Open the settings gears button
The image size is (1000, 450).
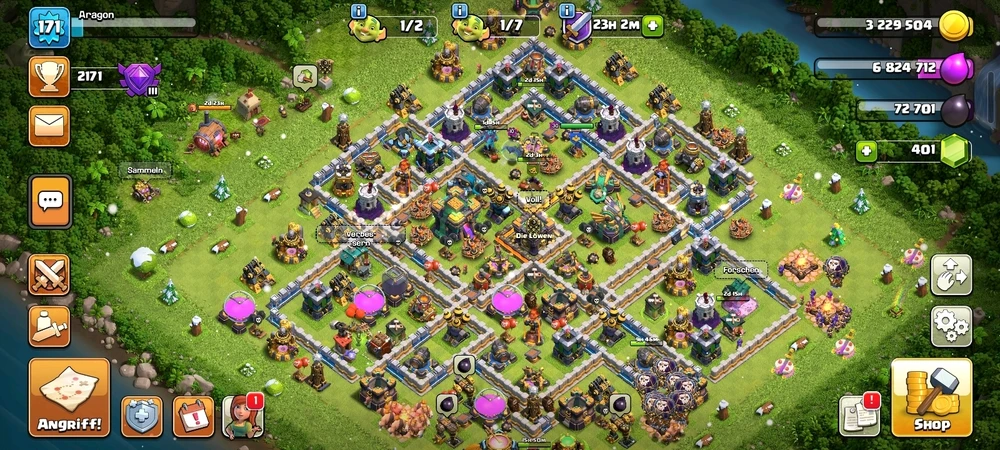pos(951,325)
